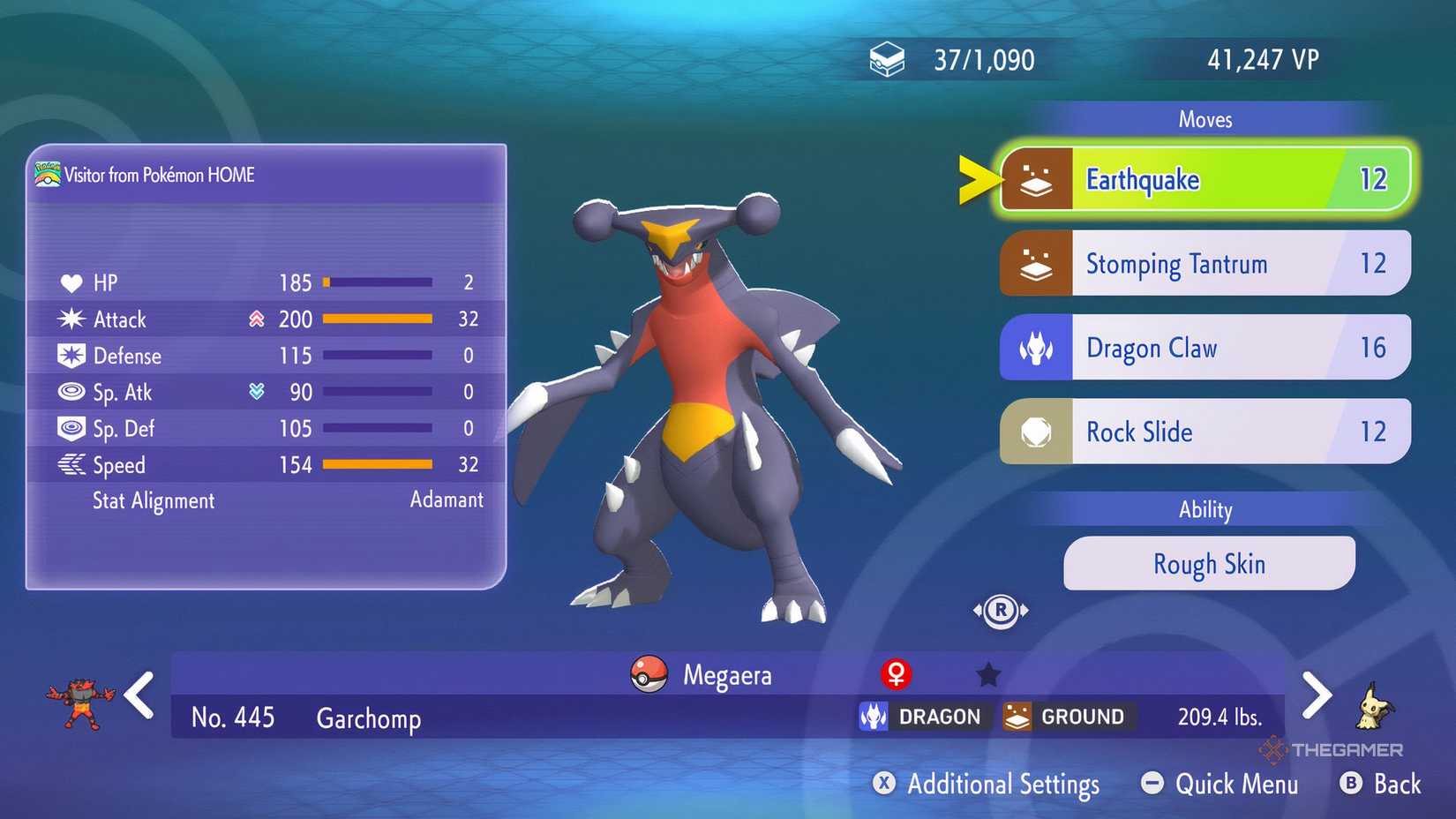This screenshot has height=819, width=1456.
Task: Select the heart icon next to HP
Action: pyautogui.click(x=73, y=282)
